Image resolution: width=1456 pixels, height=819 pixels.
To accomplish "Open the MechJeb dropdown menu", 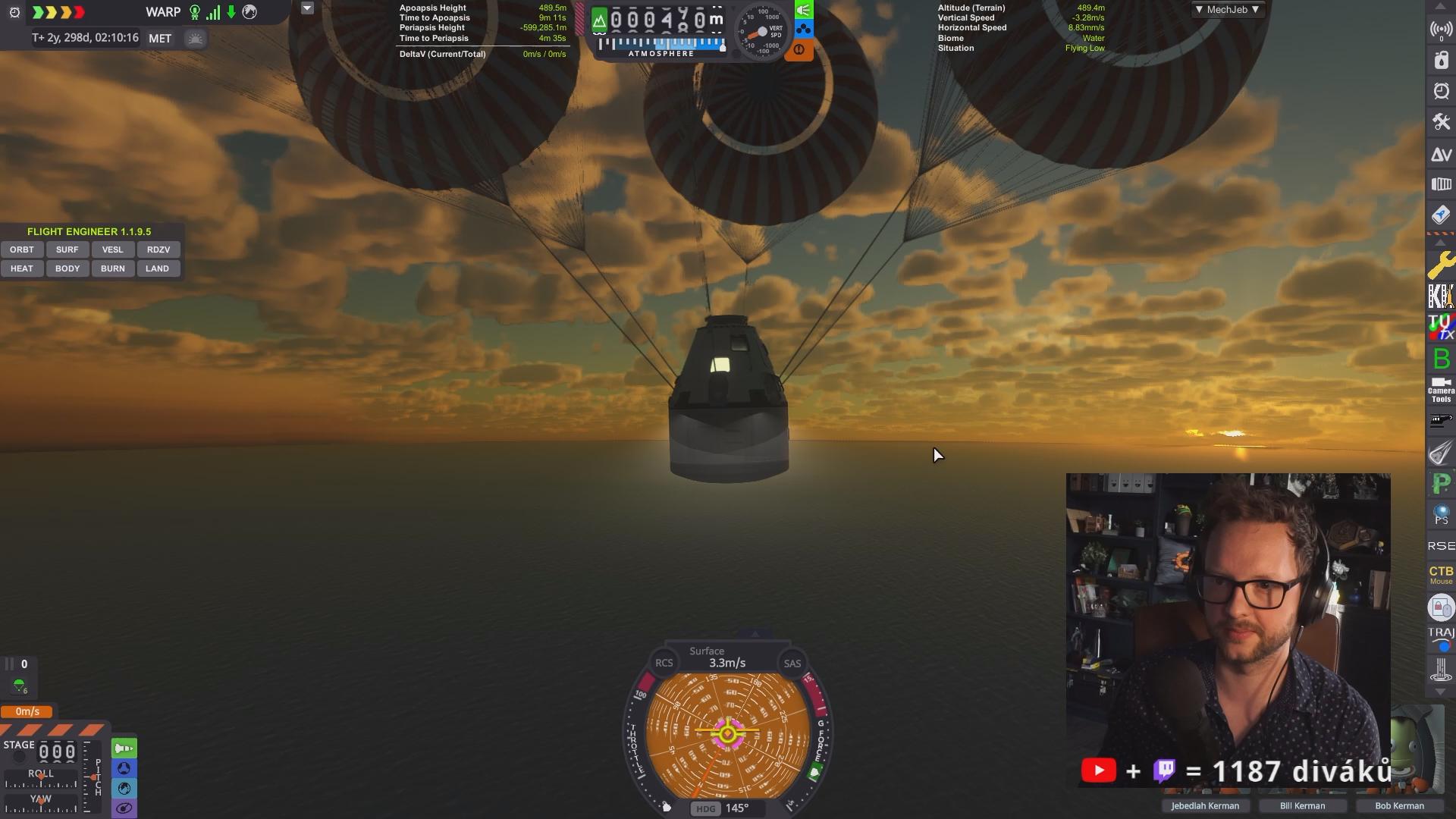I will click(x=1227, y=10).
